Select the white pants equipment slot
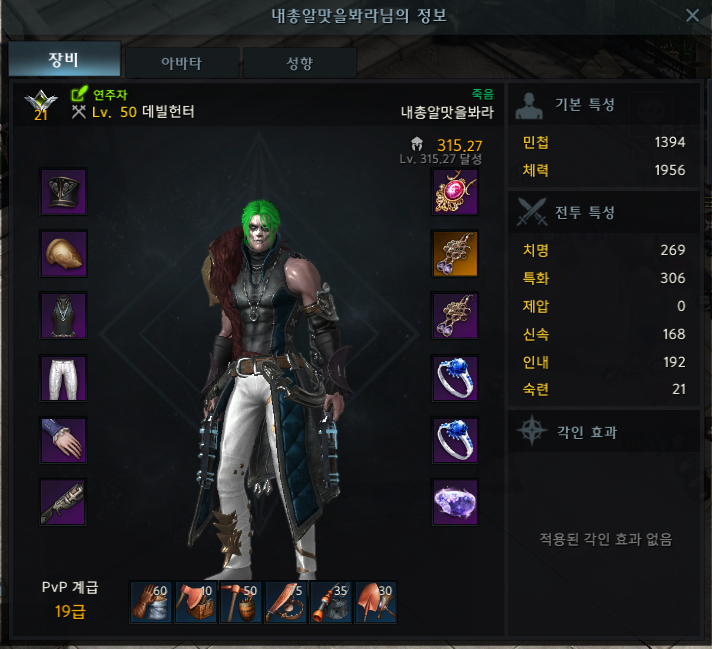The width and height of the screenshot is (712, 649). click(x=64, y=378)
